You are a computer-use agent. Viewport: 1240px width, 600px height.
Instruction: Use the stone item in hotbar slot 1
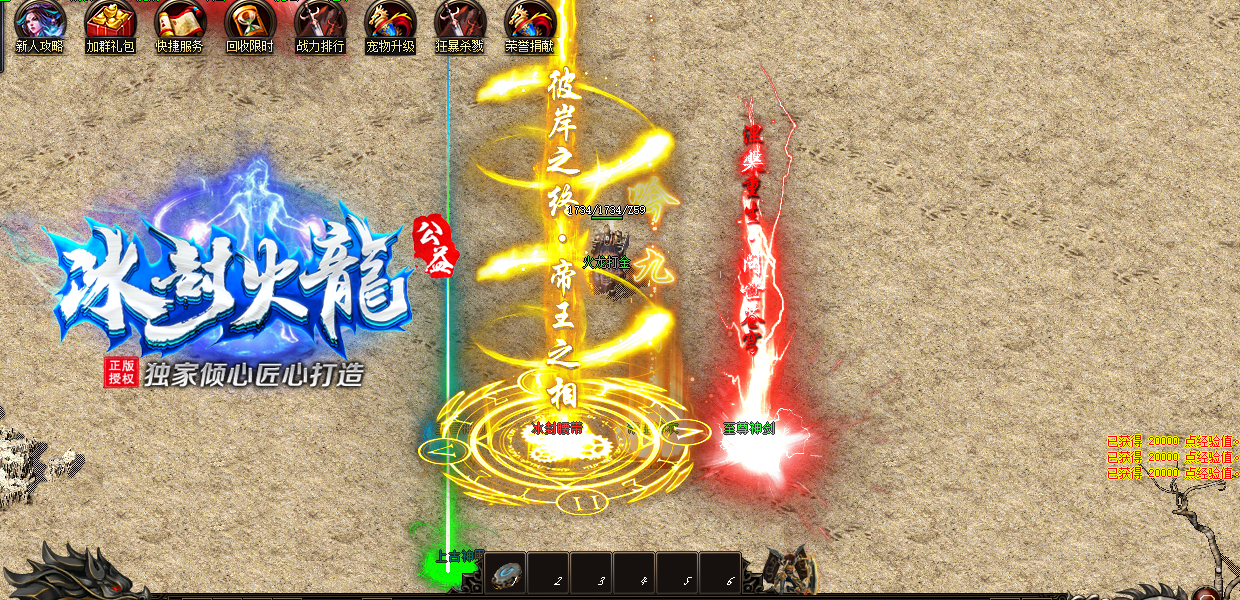pyautogui.click(x=507, y=574)
